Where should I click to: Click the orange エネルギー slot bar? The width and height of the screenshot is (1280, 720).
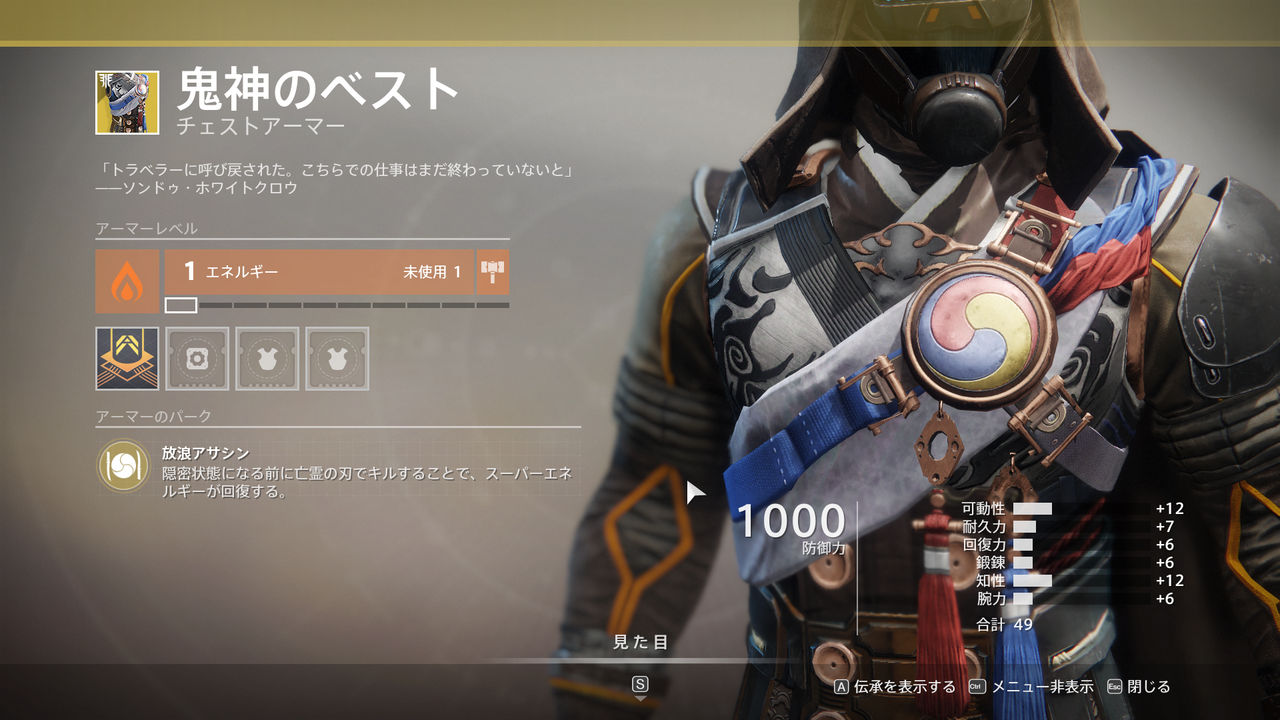(x=300, y=271)
